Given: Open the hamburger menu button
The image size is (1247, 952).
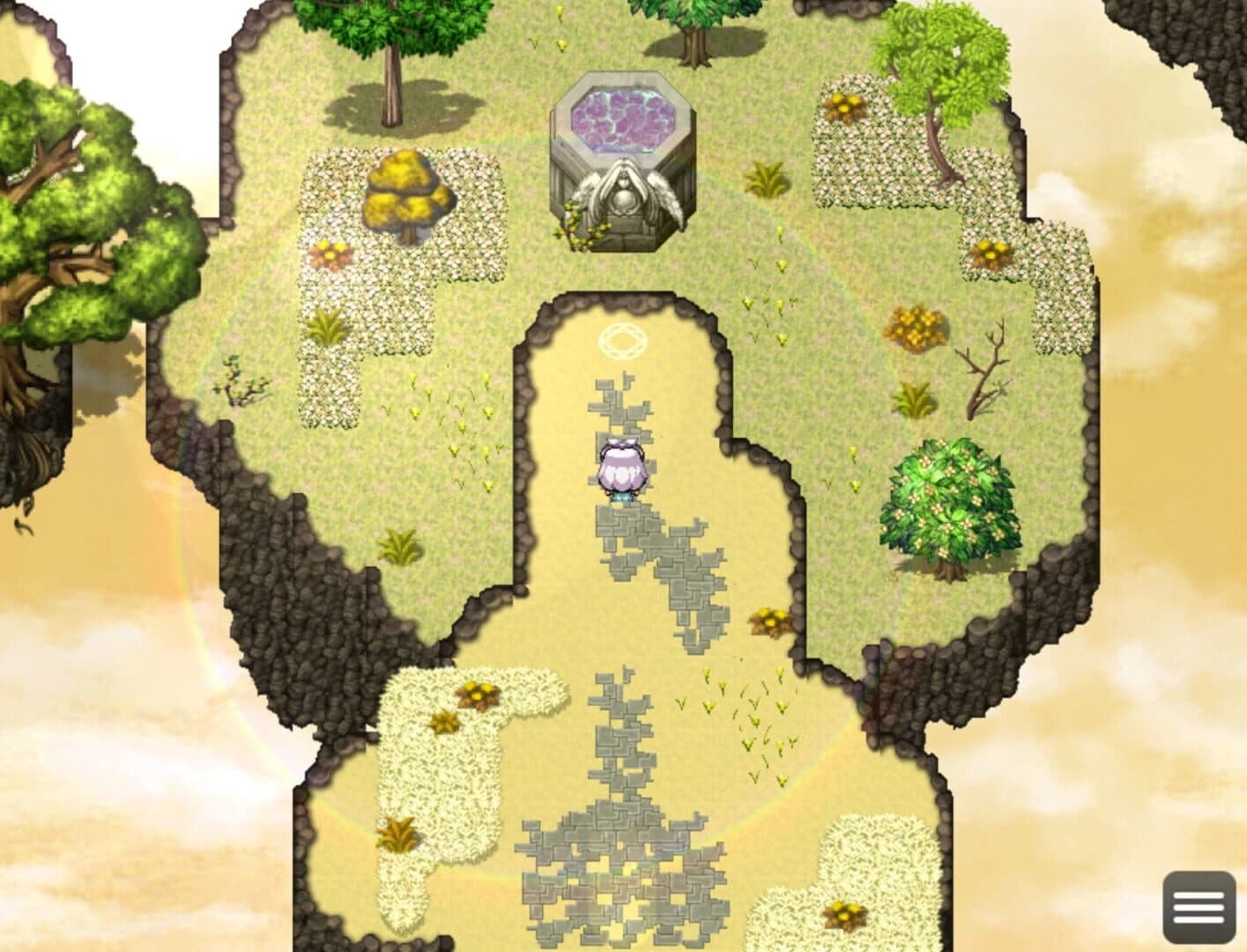Looking at the screenshot, I should pyautogui.click(x=1199, y=906).
